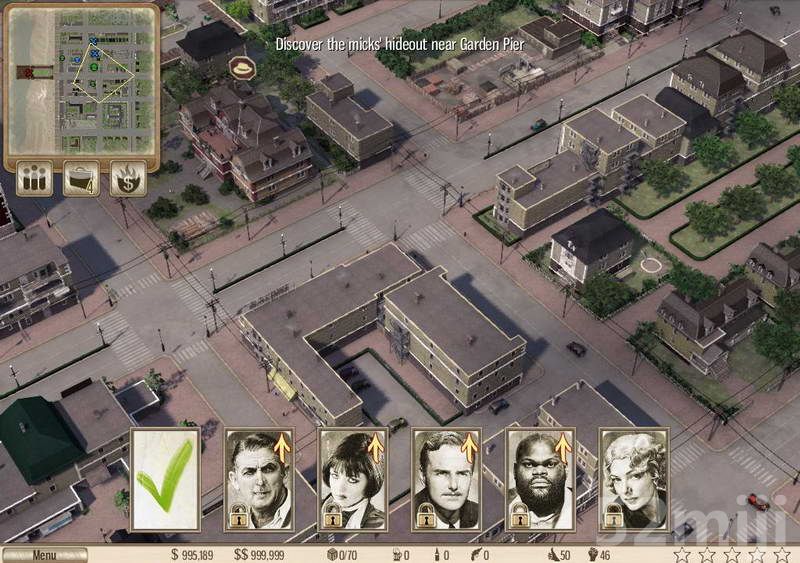This screenshot has height=563, width=800.
Task: Select the dark bobbed-hair woman portrait
Action: [353, 479]
